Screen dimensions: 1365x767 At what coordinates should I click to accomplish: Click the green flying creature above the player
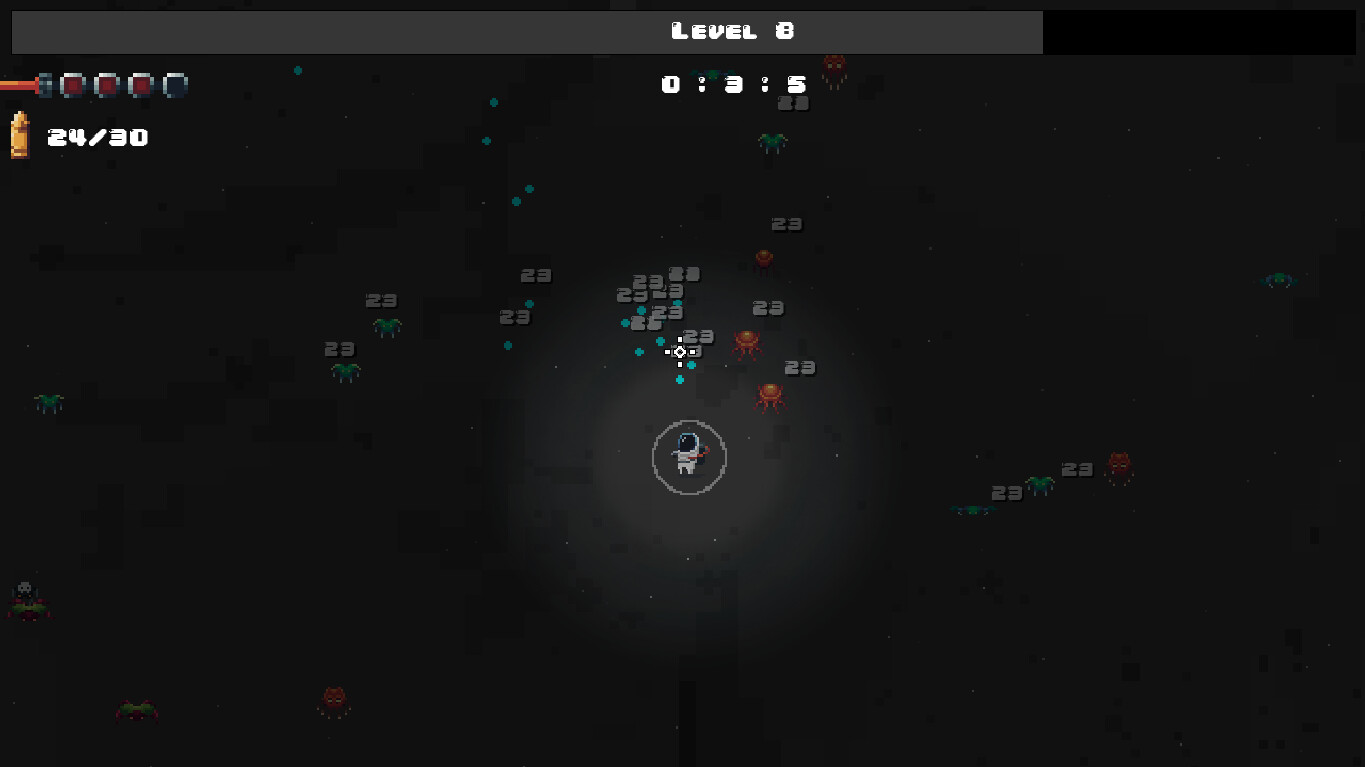pos(771,143)
